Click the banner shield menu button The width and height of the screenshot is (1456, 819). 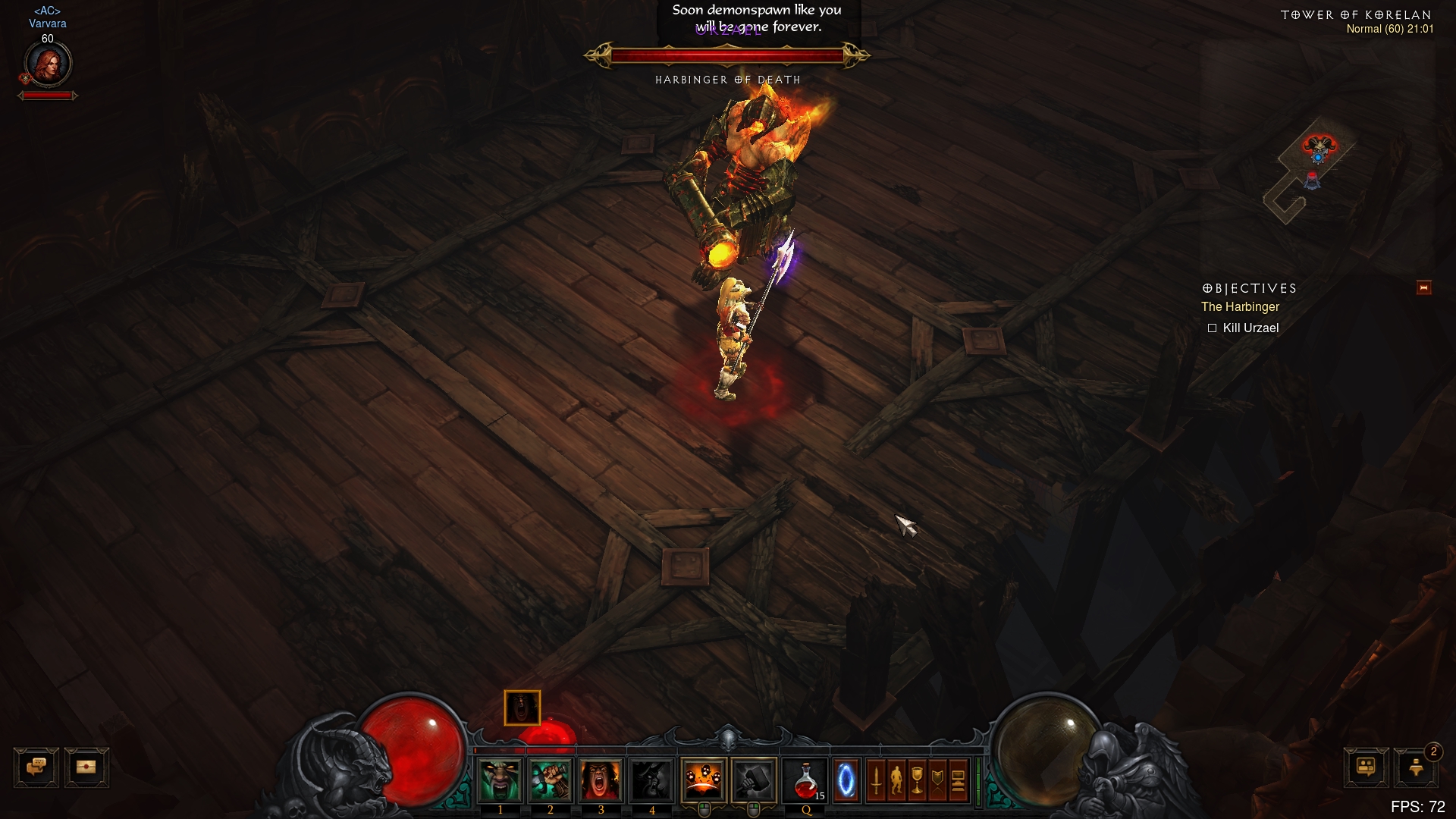pyautogui.click(x=938, y=780)
